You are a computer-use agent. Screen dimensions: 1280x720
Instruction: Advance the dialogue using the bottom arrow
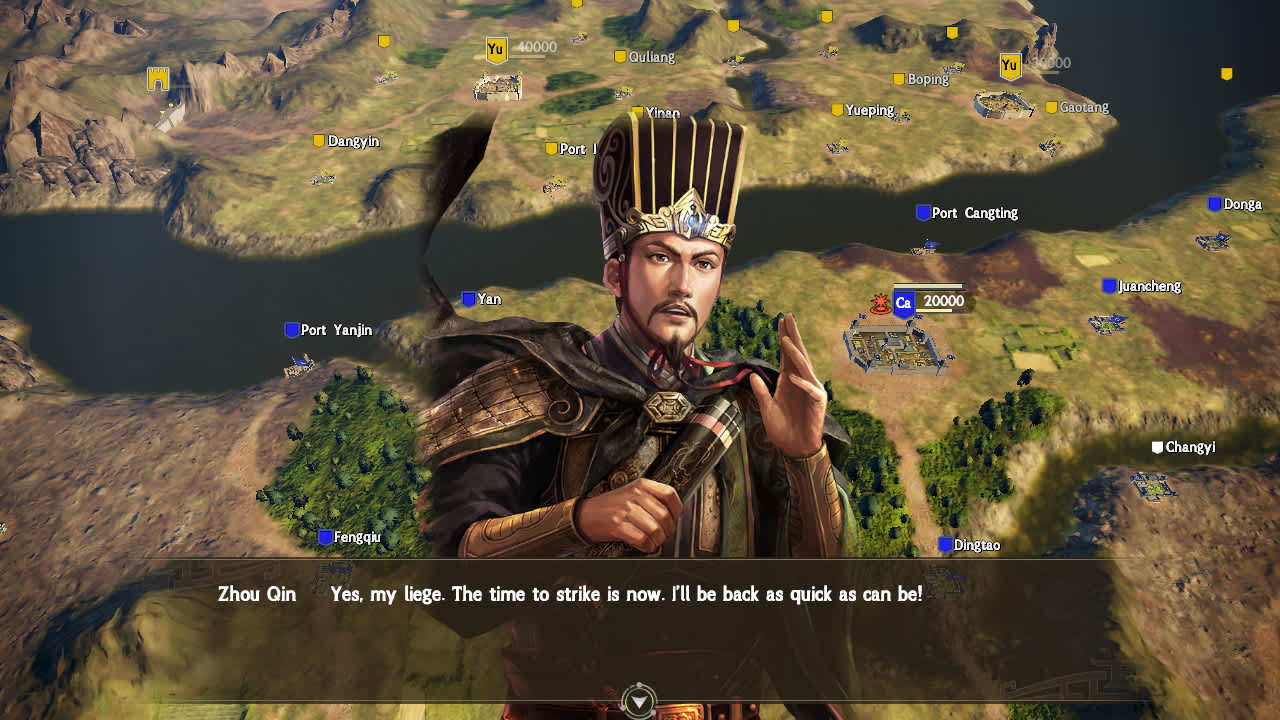pos(639,703)
